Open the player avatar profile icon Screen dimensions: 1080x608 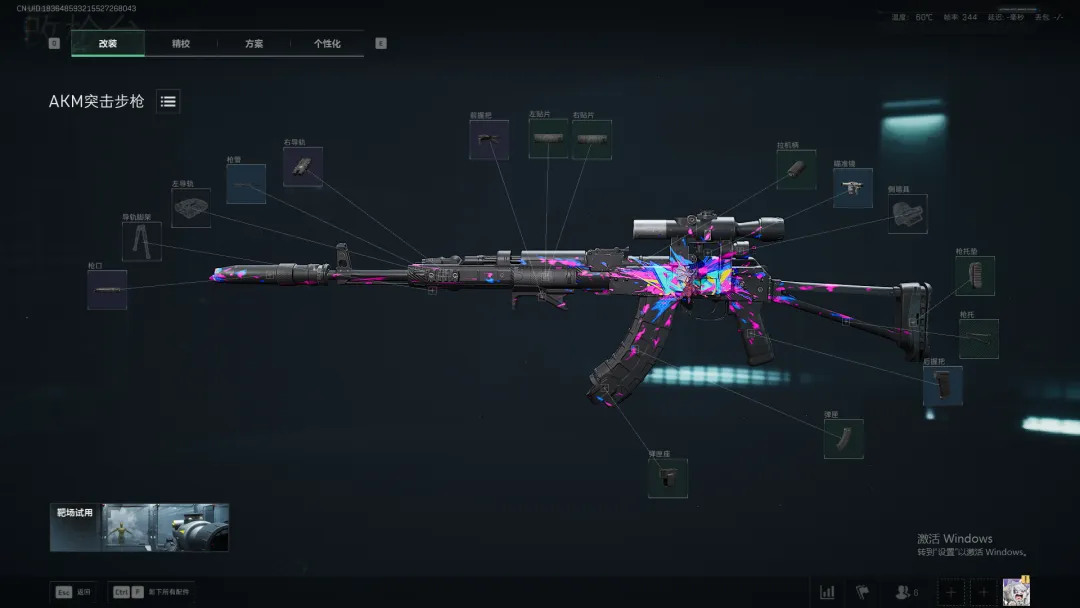click(1016, 591)
